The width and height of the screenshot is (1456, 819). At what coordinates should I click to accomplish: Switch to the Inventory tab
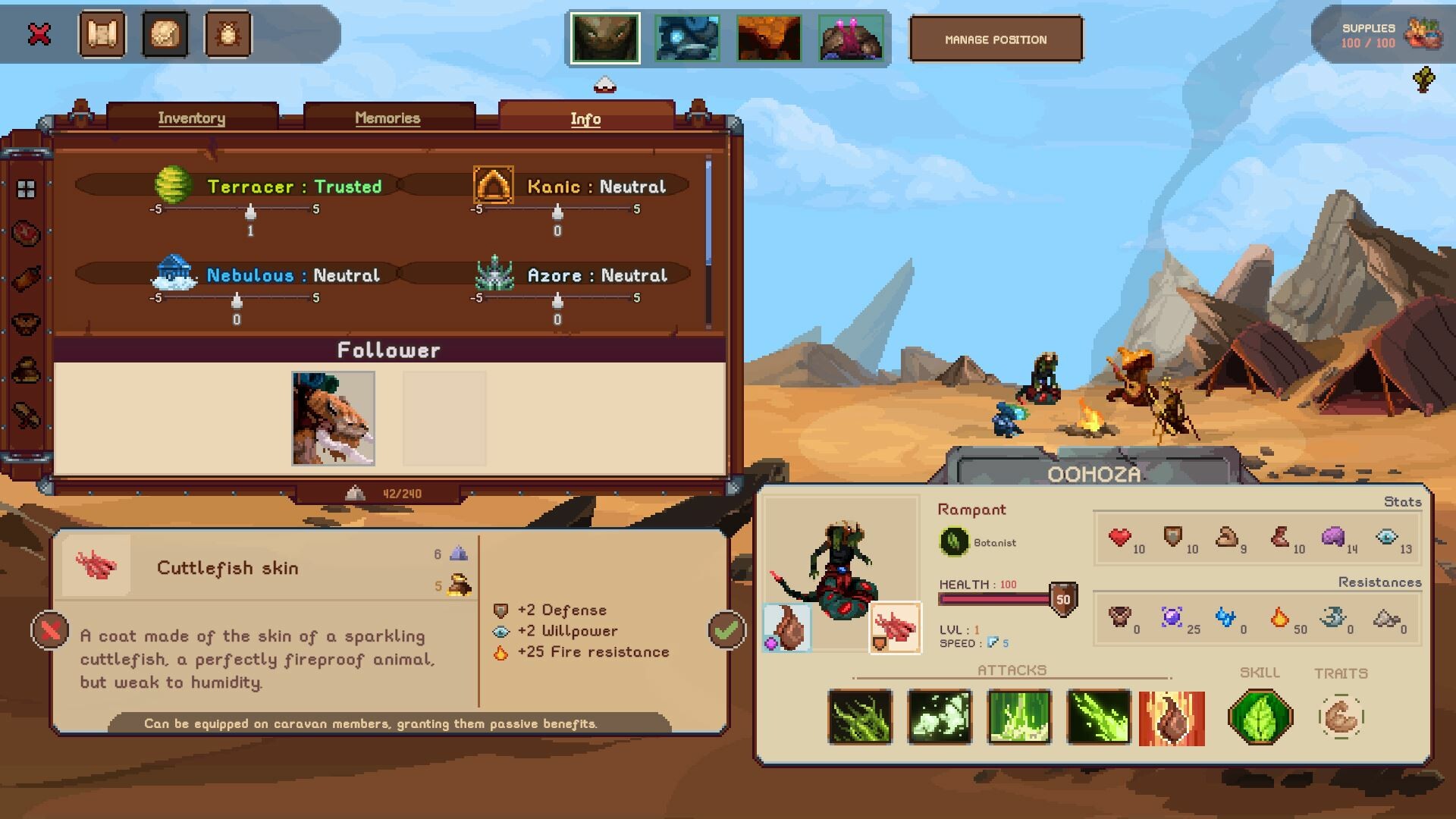191,118
